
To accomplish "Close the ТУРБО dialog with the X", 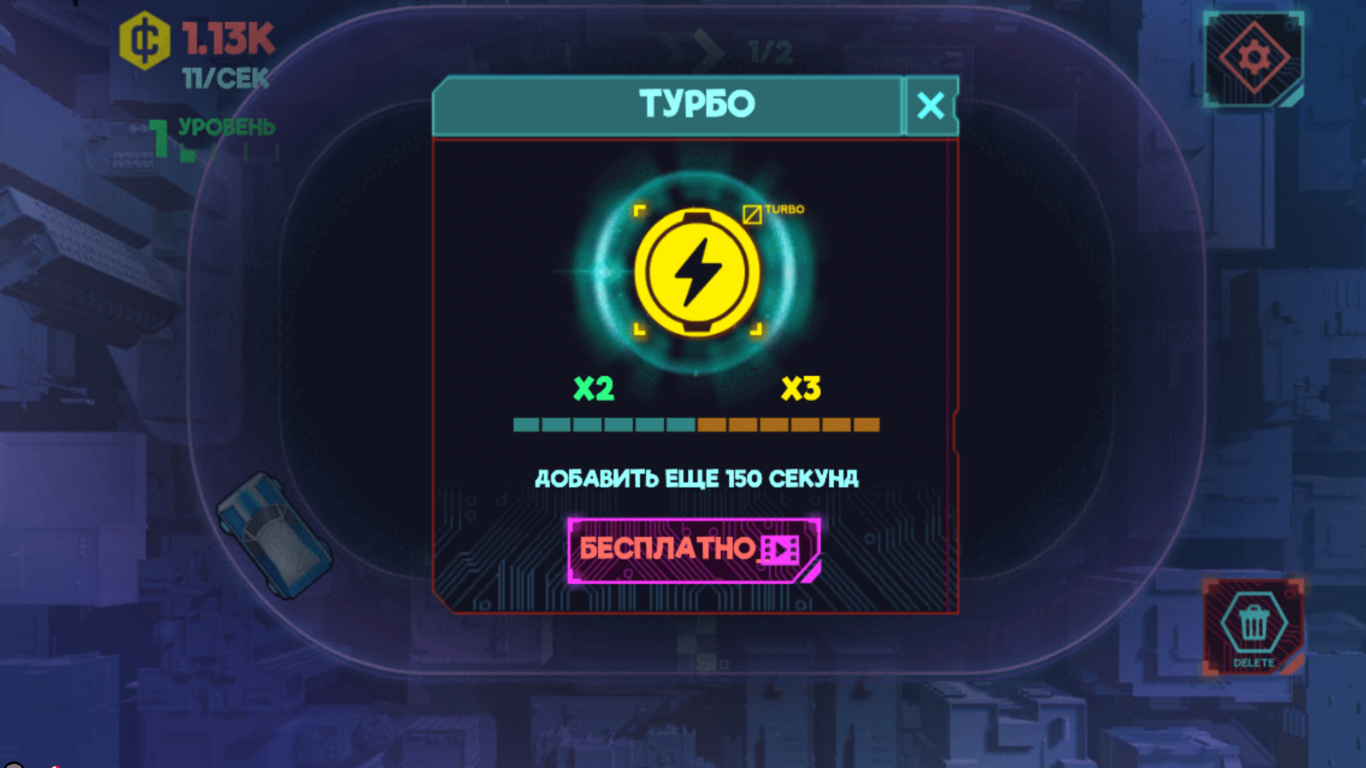I will (932, 104).
